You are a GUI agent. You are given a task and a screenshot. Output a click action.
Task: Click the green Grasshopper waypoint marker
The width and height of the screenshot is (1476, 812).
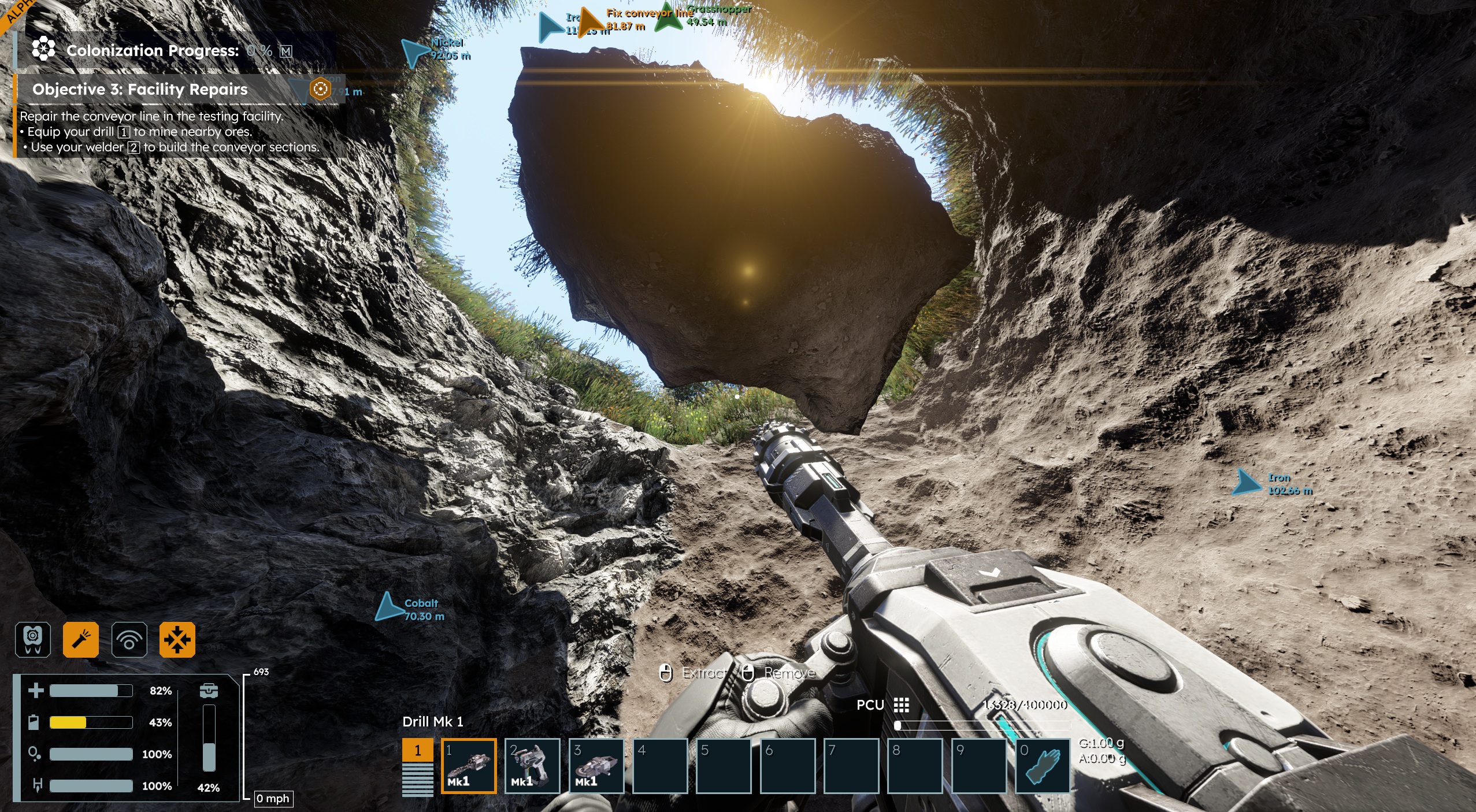point(669,17)
